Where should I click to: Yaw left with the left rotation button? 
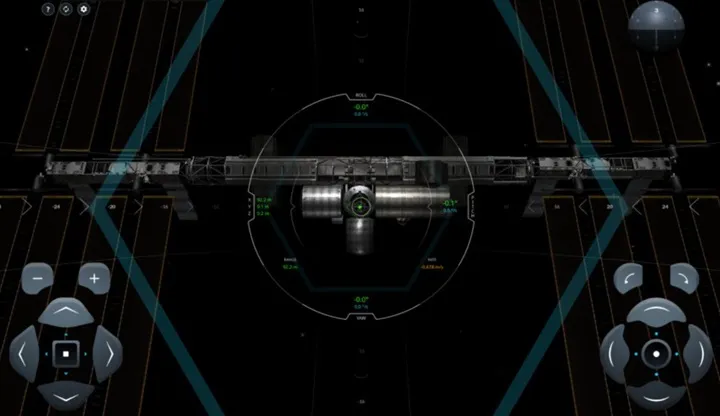coord(616,353)
